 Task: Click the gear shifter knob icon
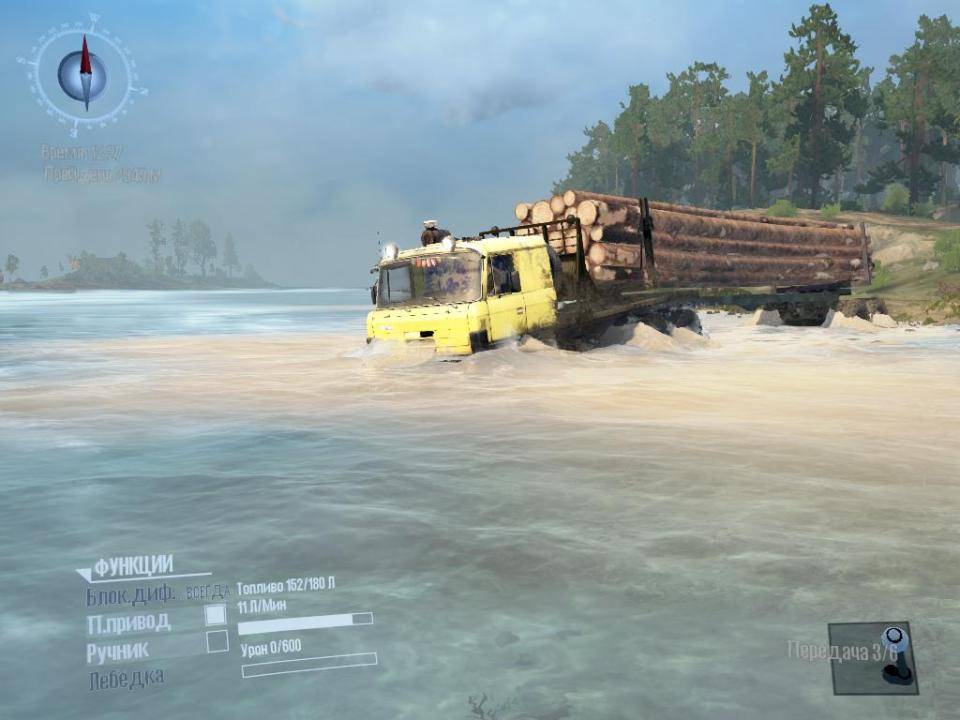click(894, 647)
